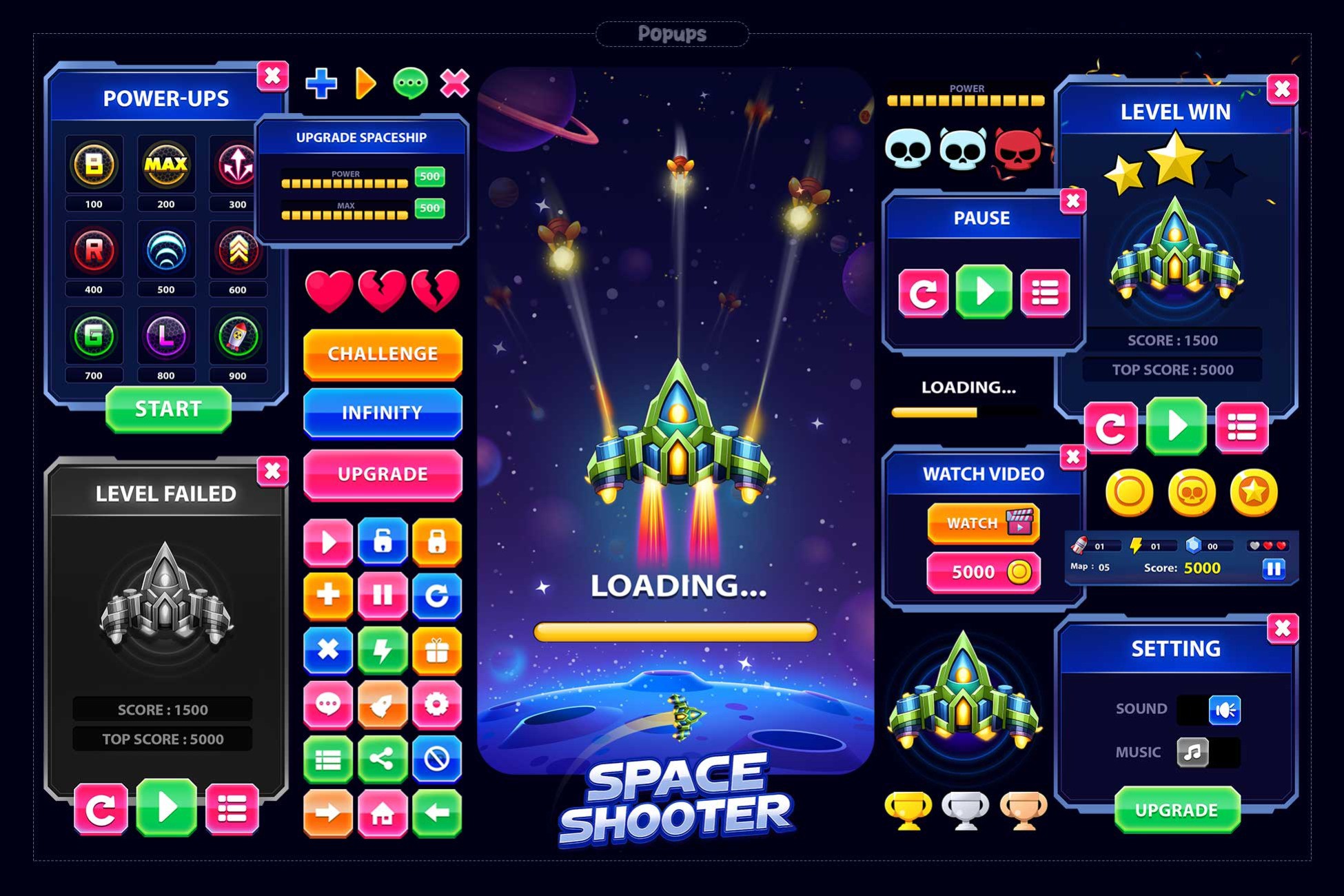The image size is (1344, 896).
Task: Switch to the Challenge mode
Action: (x=383, y=354)
